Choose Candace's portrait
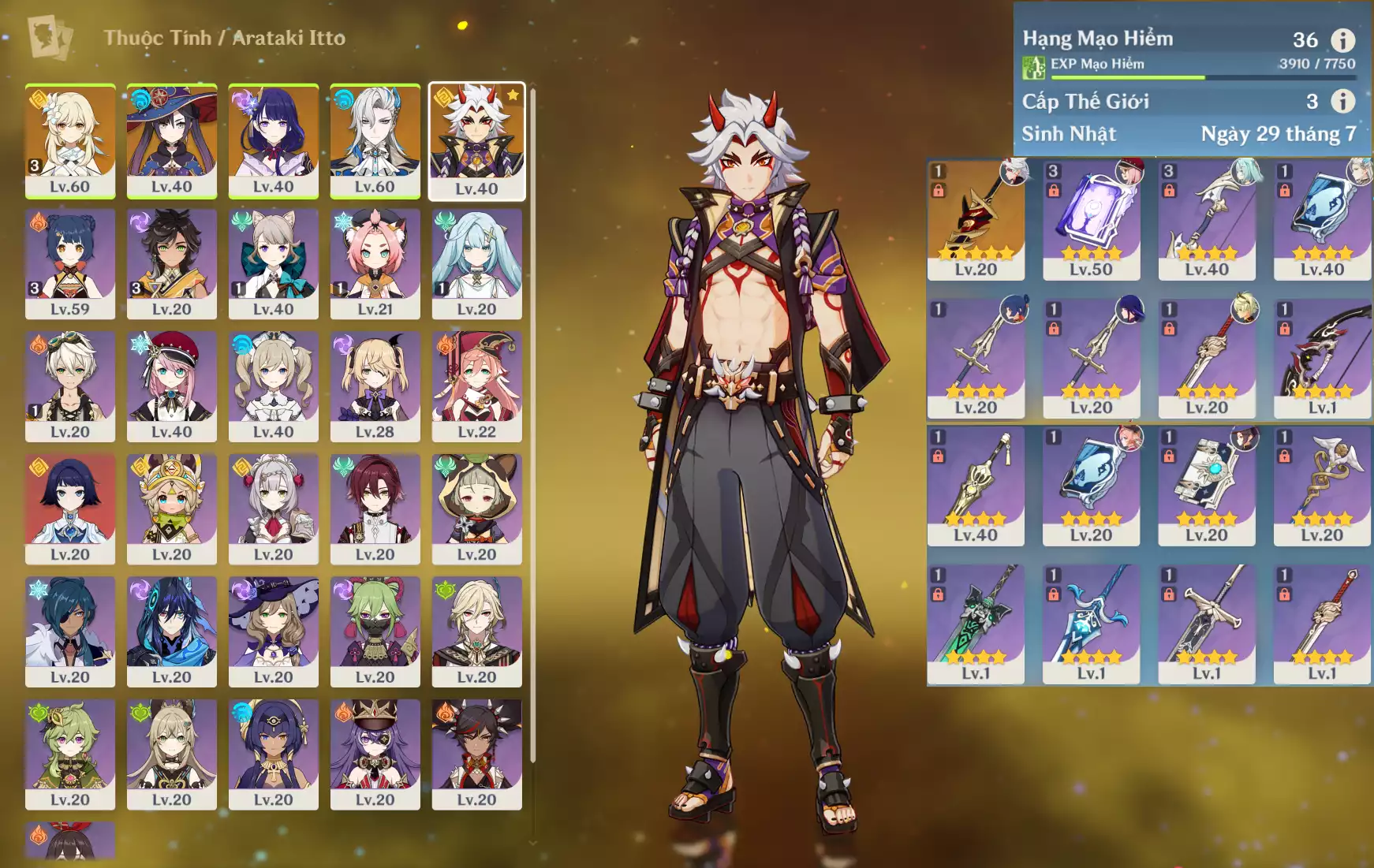The height and width of the screenshot is (868, 1374). point(273,754)
